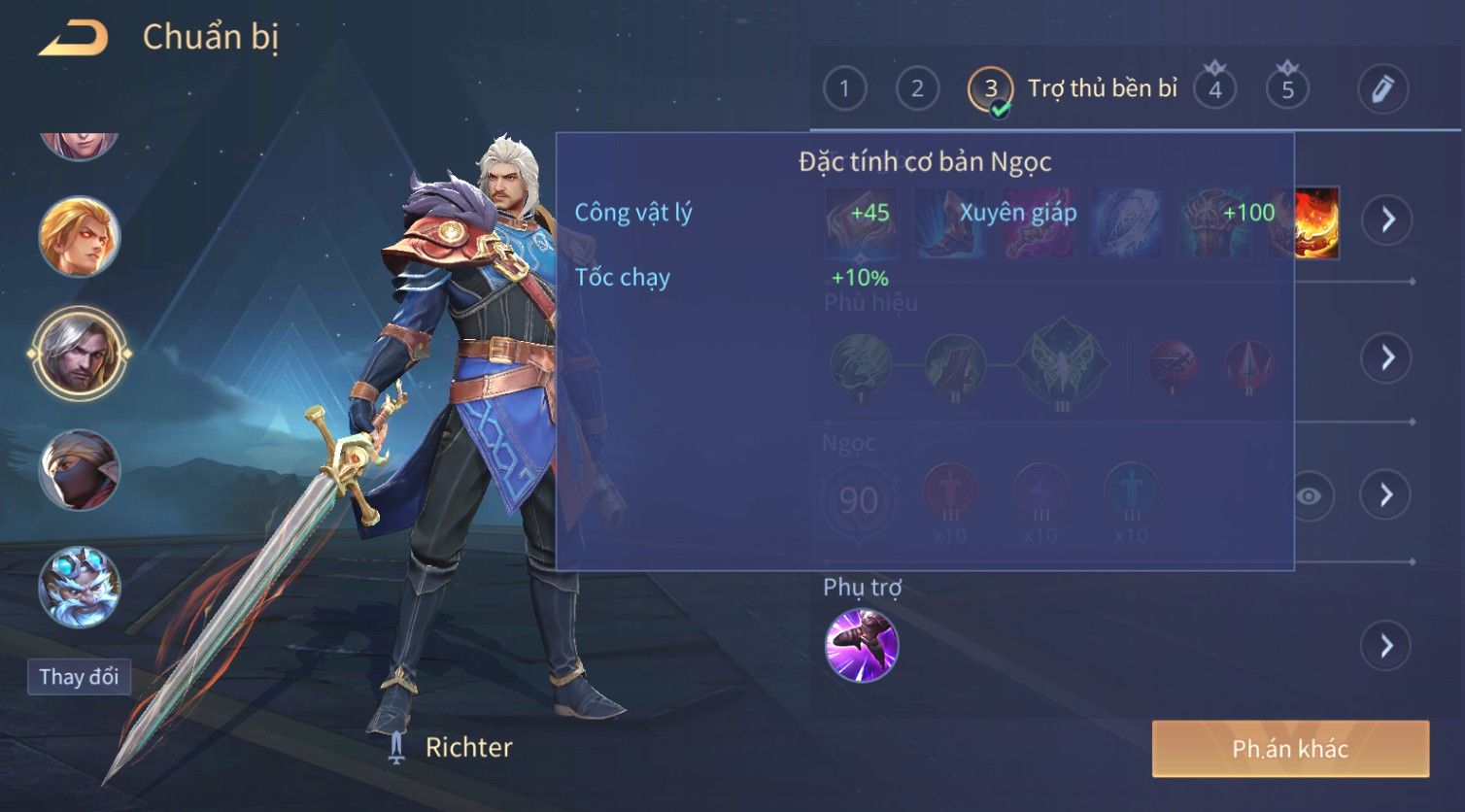Switch to preset slot 1
Viewport: 1465px width, 812px height.
click(x=844, y=89)
